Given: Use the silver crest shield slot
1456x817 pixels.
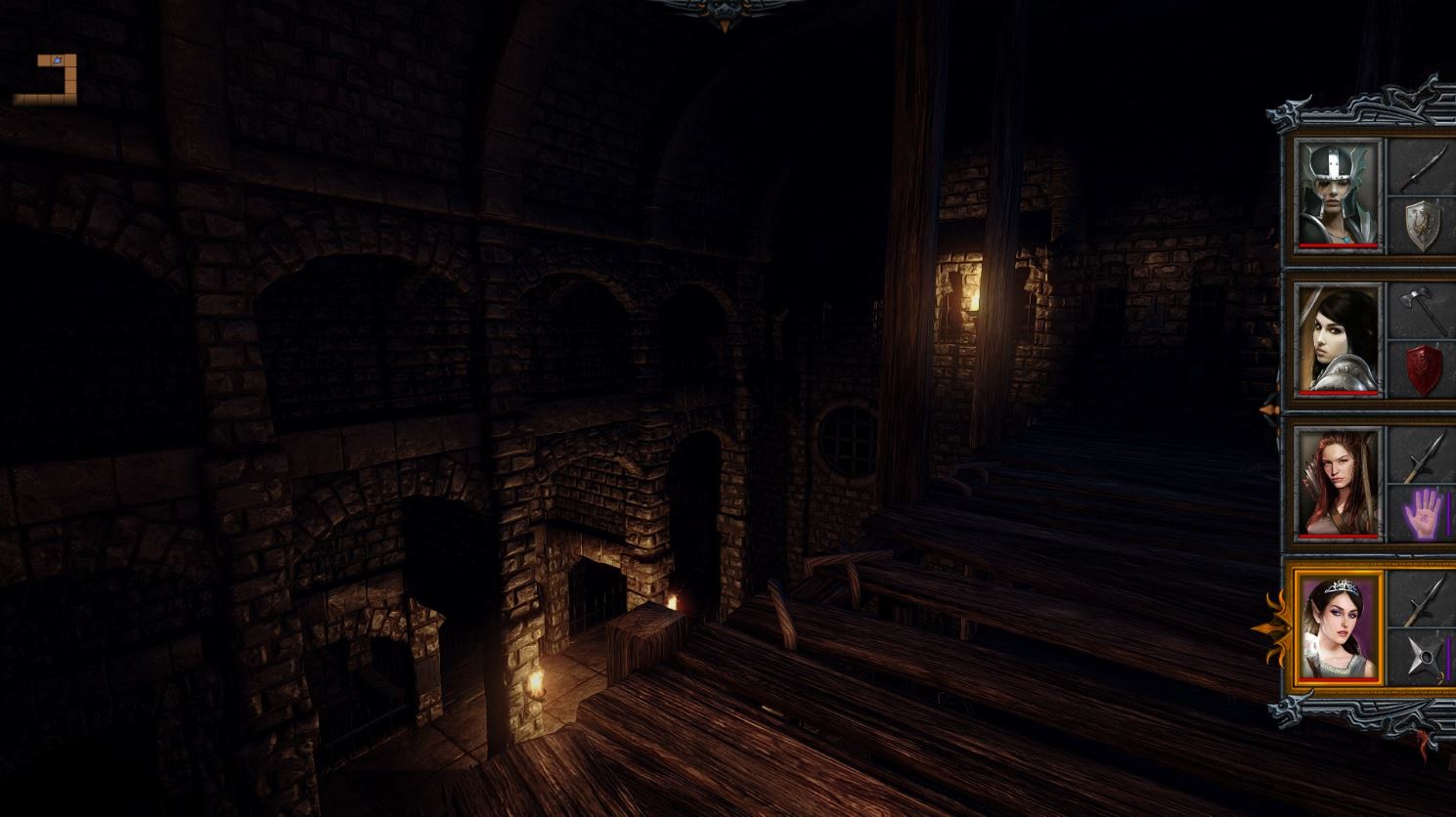Looking at the screenshot, I should [1423, 225].
